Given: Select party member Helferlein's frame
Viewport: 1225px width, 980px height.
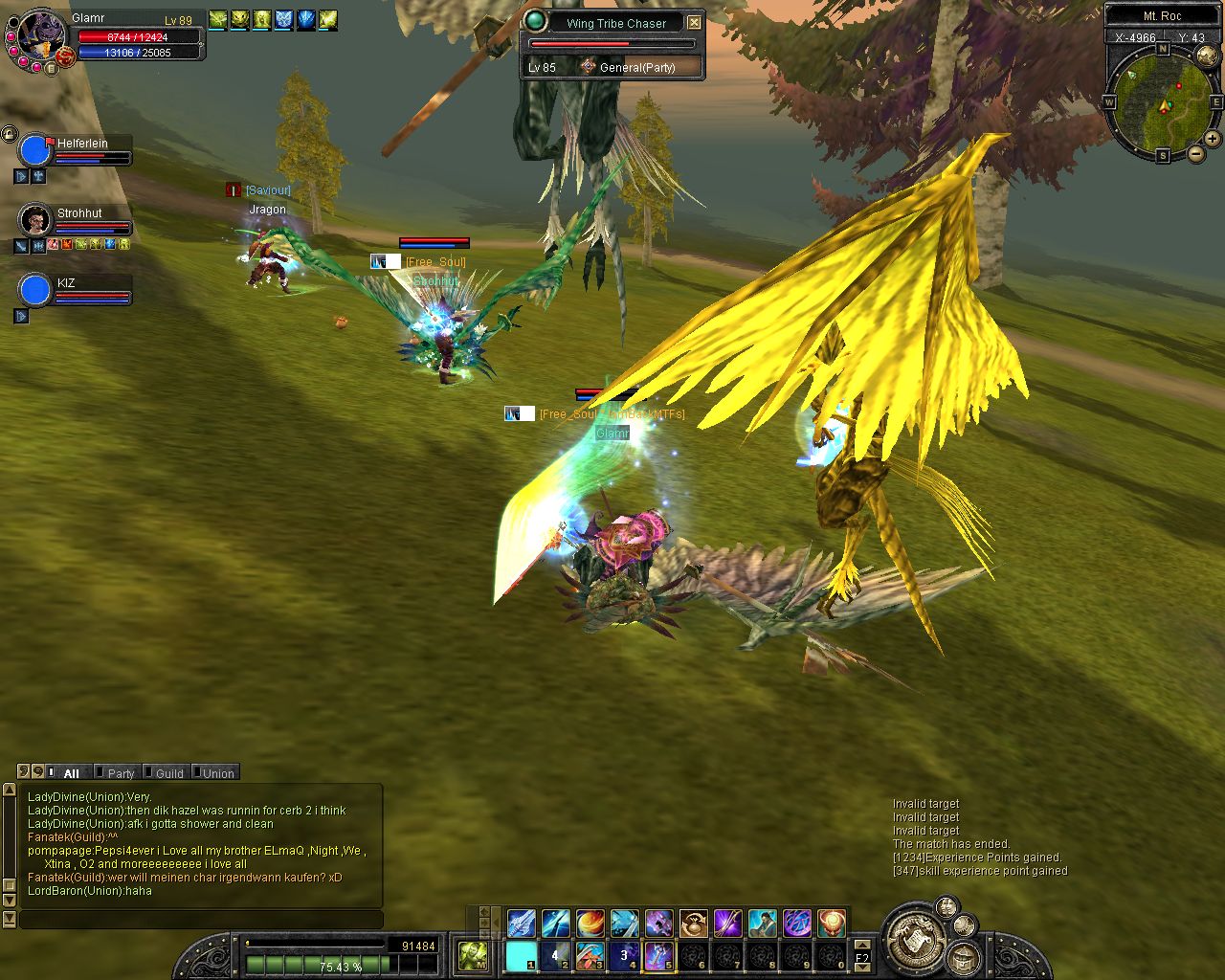Looking at the screenshot, I should [77, 150].
